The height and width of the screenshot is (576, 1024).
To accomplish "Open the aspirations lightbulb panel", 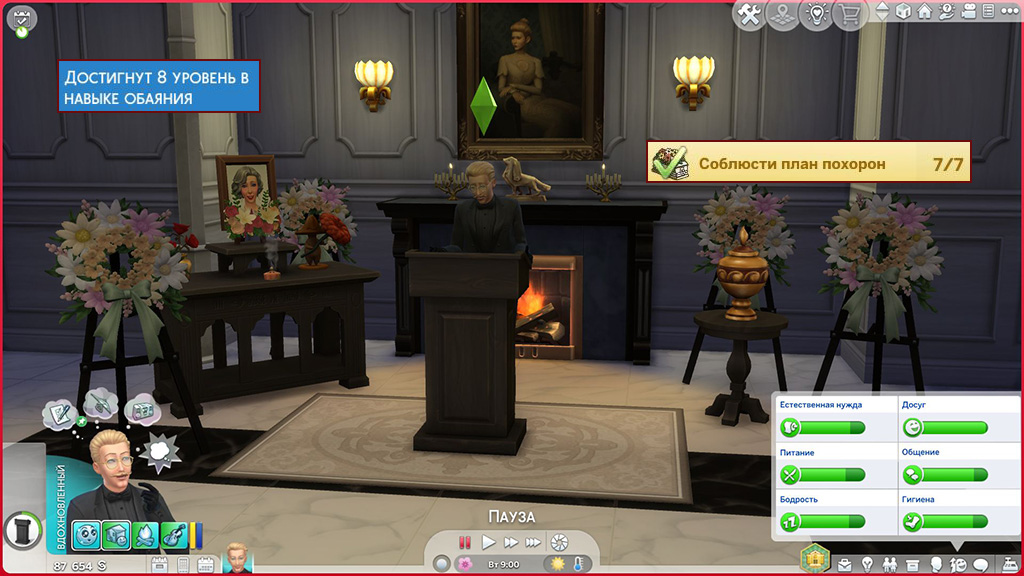I will pos(867,565).
